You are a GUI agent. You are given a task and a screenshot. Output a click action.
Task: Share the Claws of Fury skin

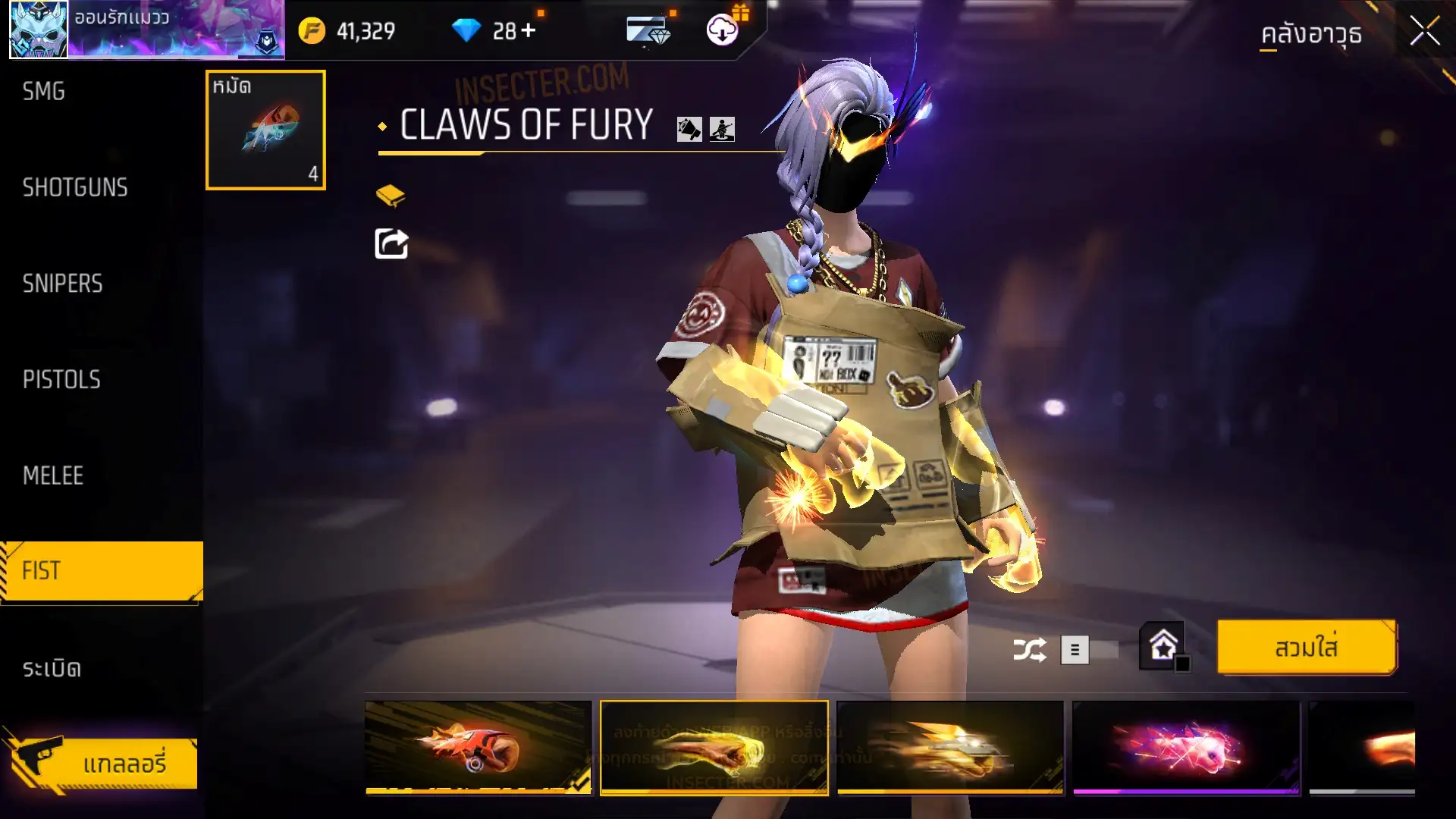coord(391,243)
